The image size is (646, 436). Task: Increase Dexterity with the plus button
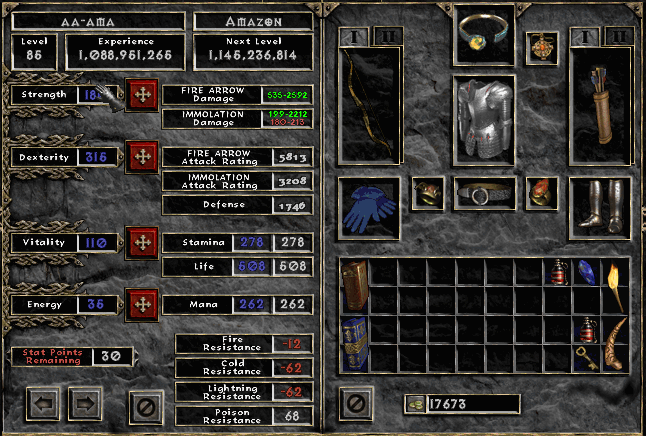click(141, 157)
